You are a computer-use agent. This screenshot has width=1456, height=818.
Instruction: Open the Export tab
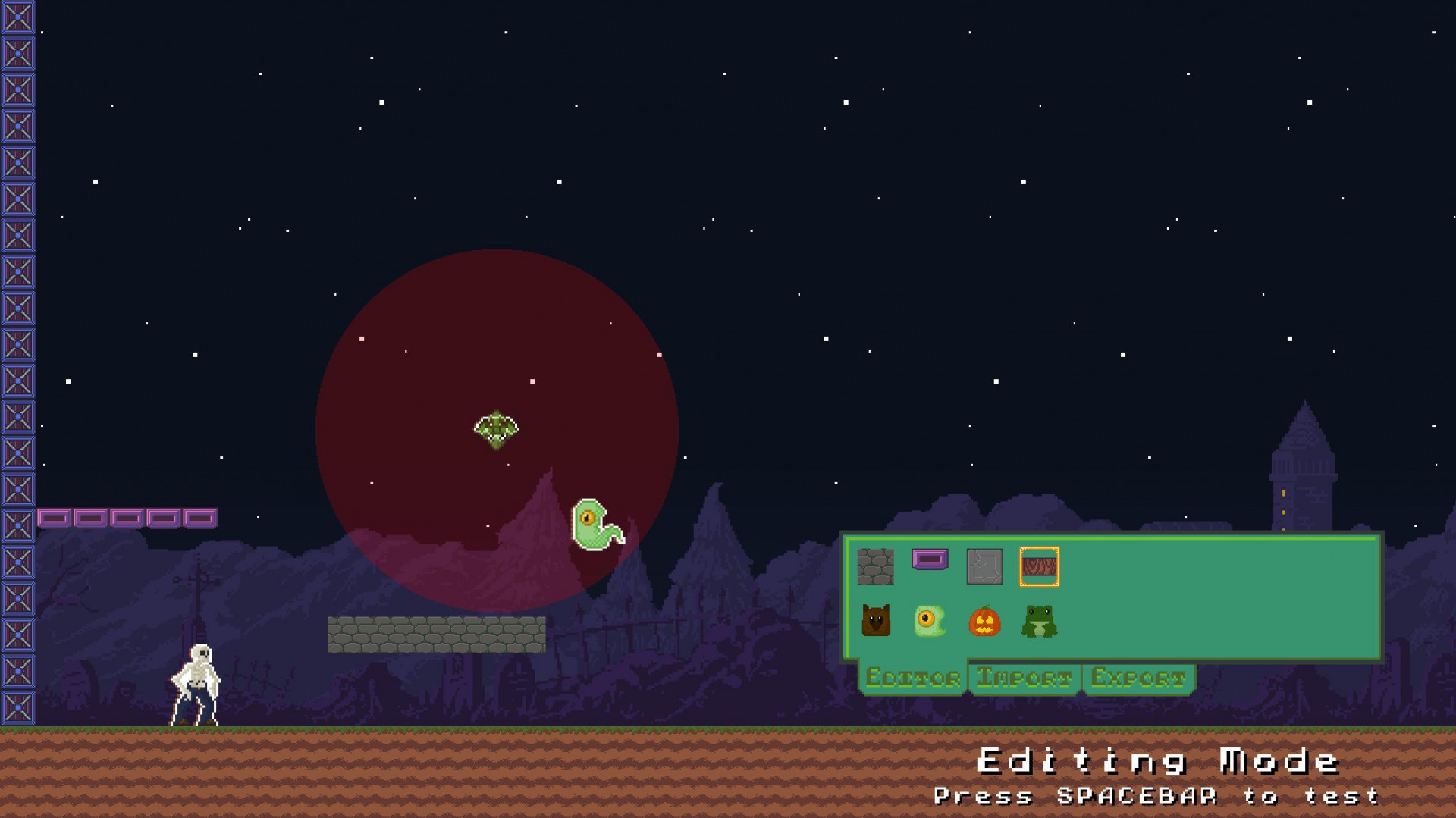pos(1137,677)
